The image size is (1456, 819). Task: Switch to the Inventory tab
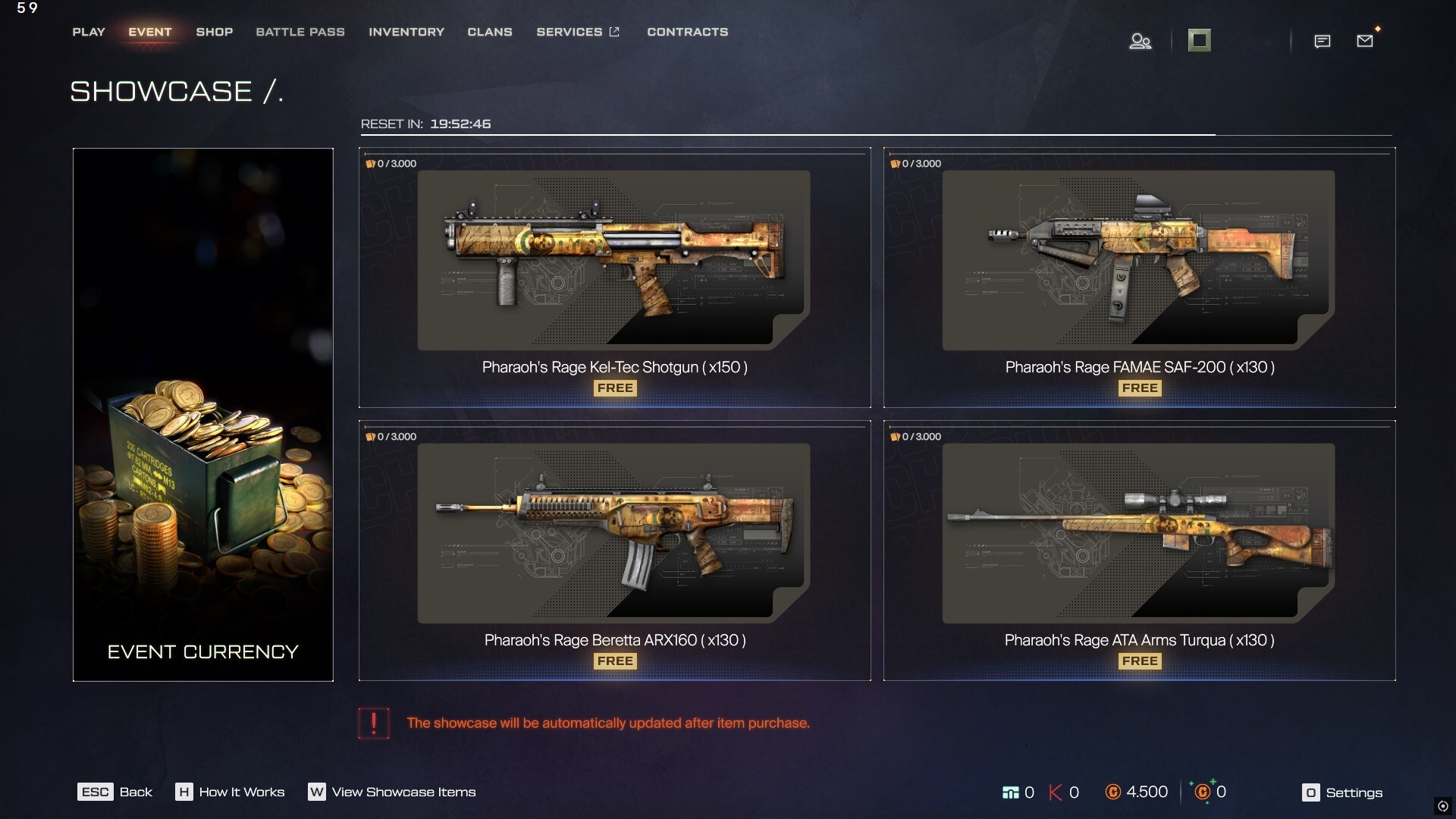(x=406, y=32)
